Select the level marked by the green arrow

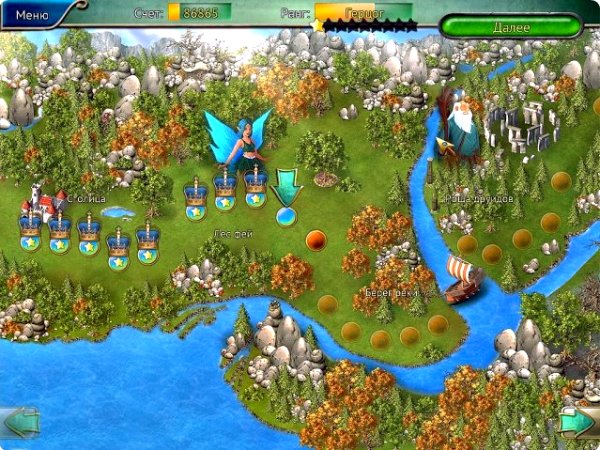(287, 215)
